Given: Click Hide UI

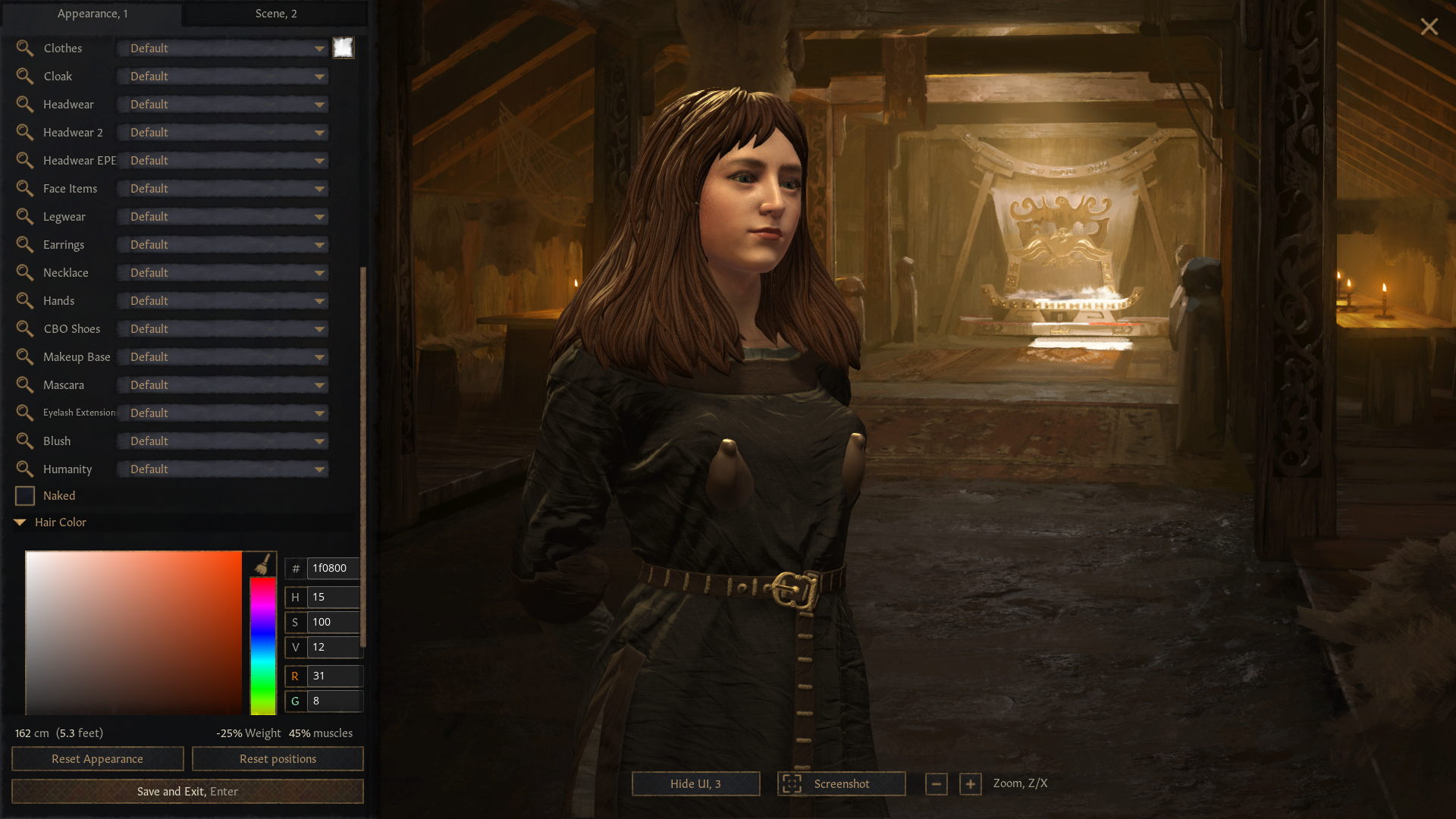Looking at the screenshot, I should 695,783.
